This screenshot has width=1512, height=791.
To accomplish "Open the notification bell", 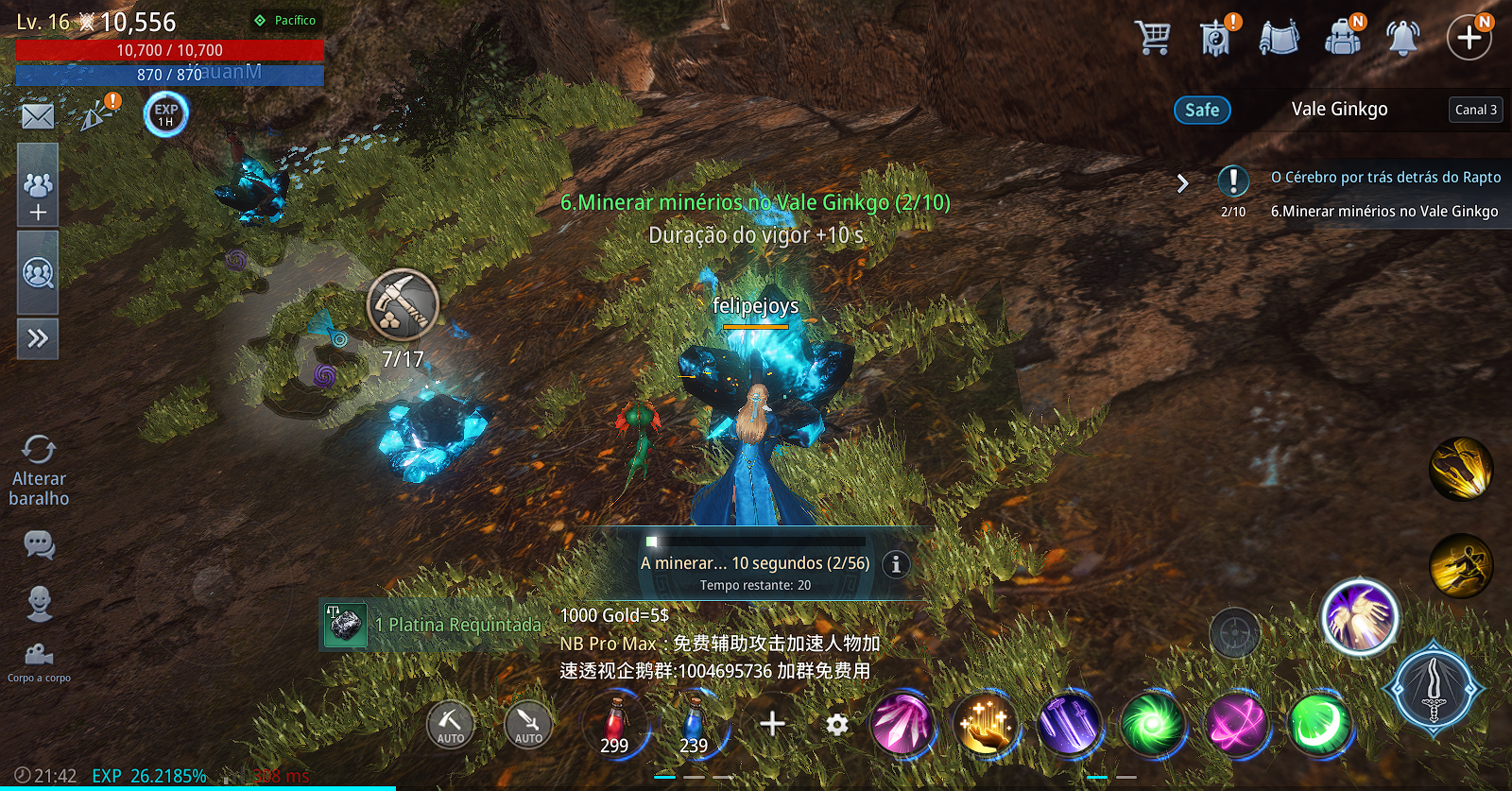I will [x=1403, y=38].
